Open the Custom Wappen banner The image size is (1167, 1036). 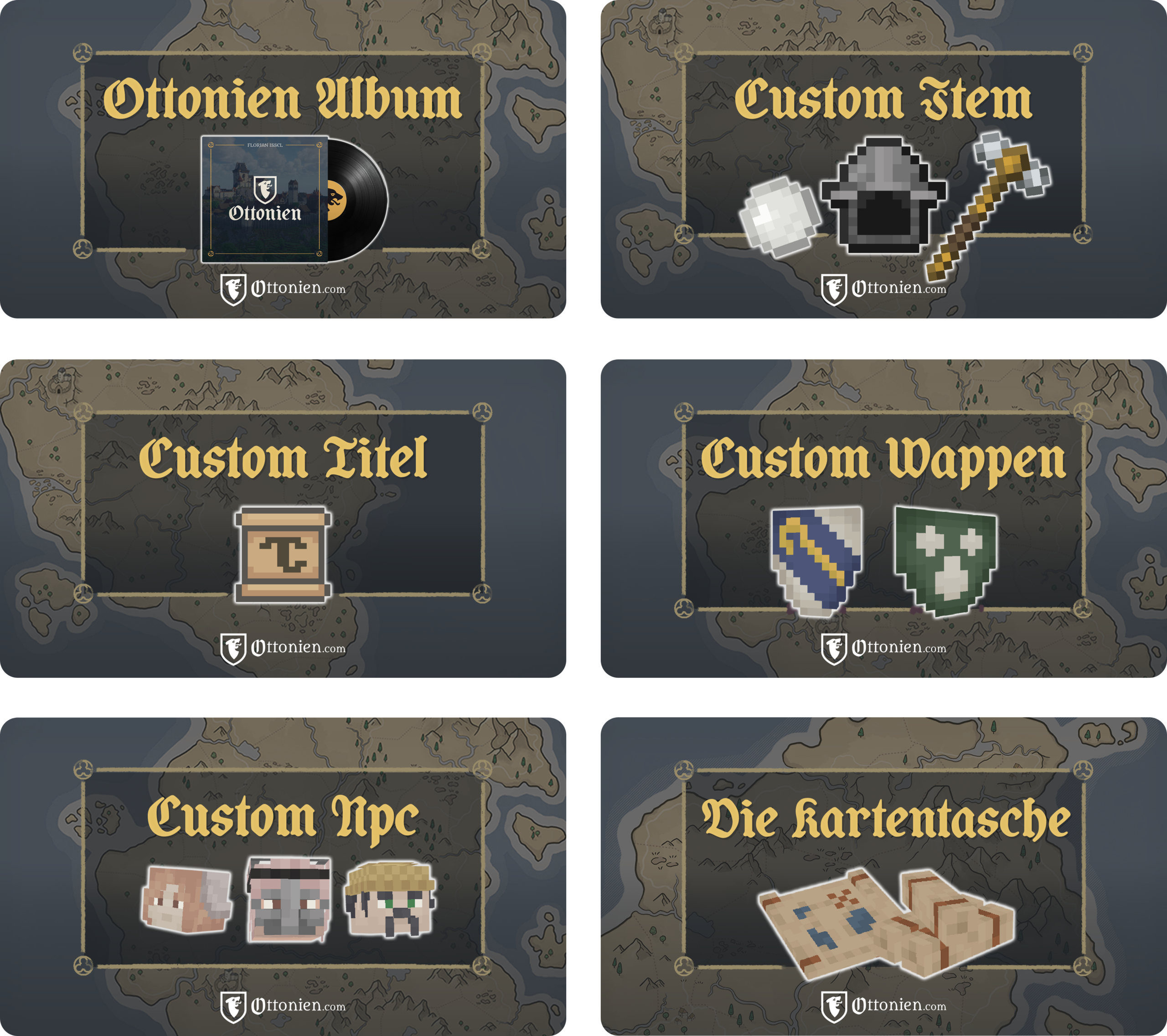pyautogui.click(x=883, y=518)
